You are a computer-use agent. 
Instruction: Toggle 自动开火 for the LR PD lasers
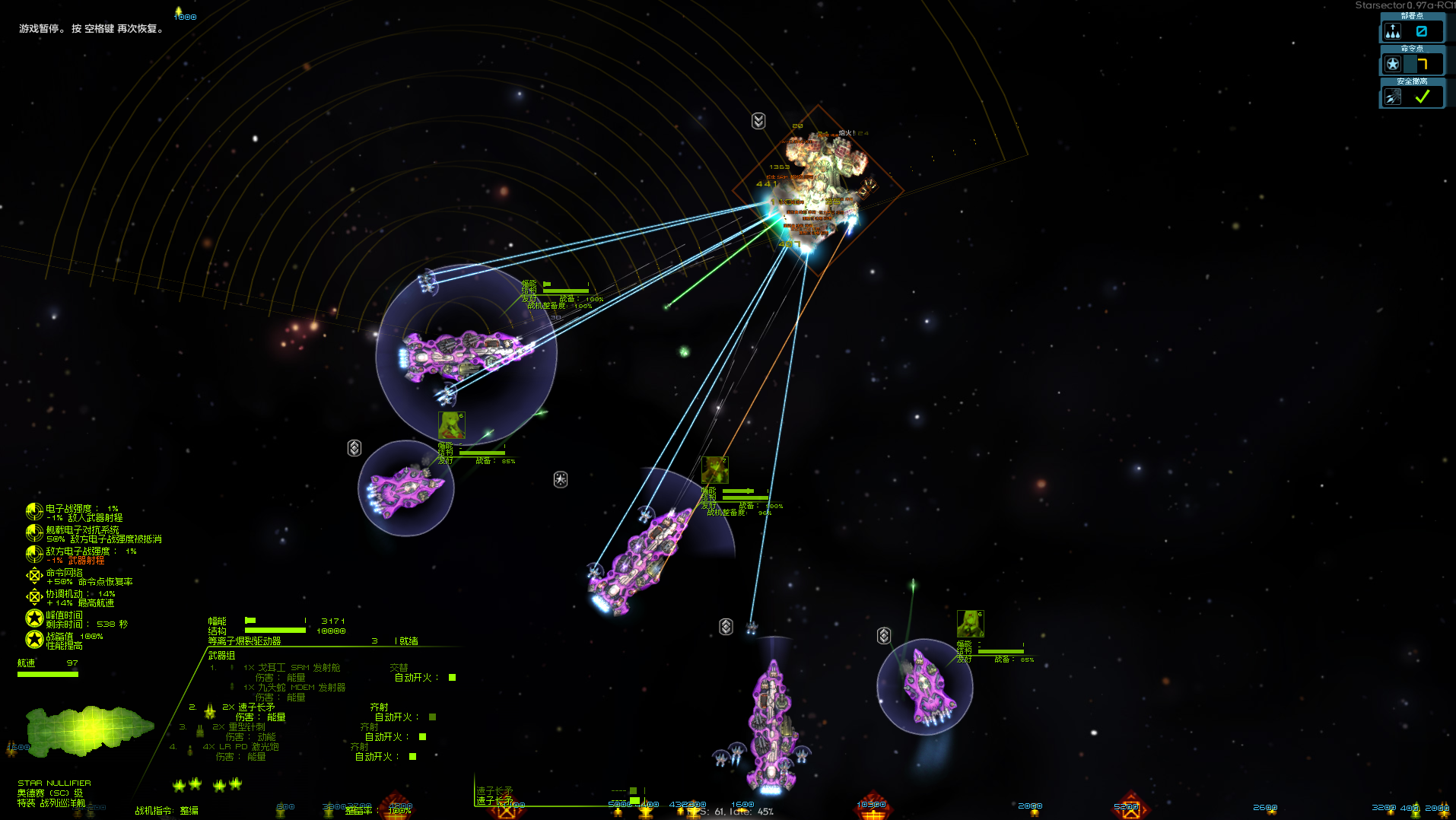pos(412,757)
